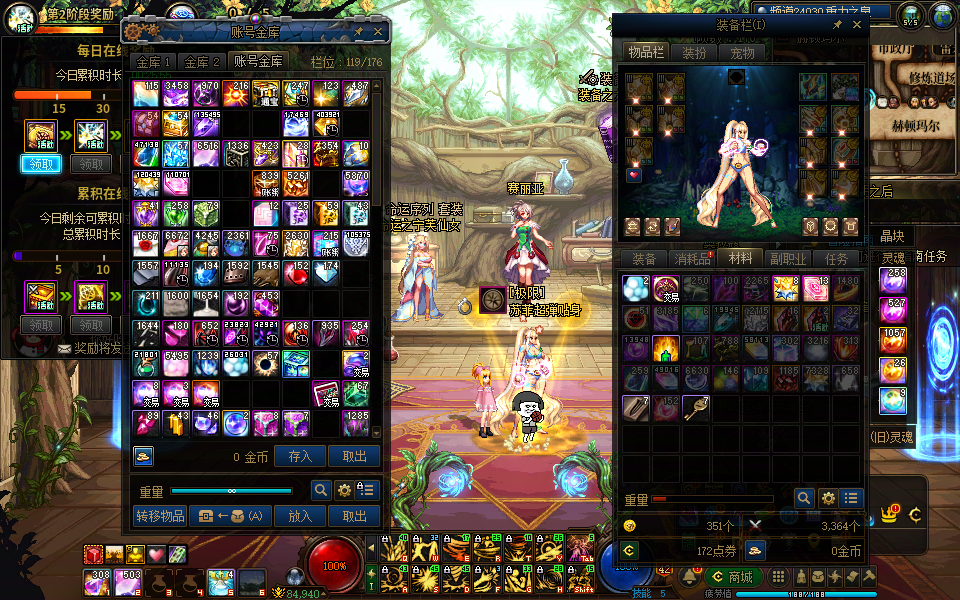Image resolution: width=960 pixels, height=600 pixels.
Task: Select the 消耗品 consumables tab
Action: click(692, 259)
